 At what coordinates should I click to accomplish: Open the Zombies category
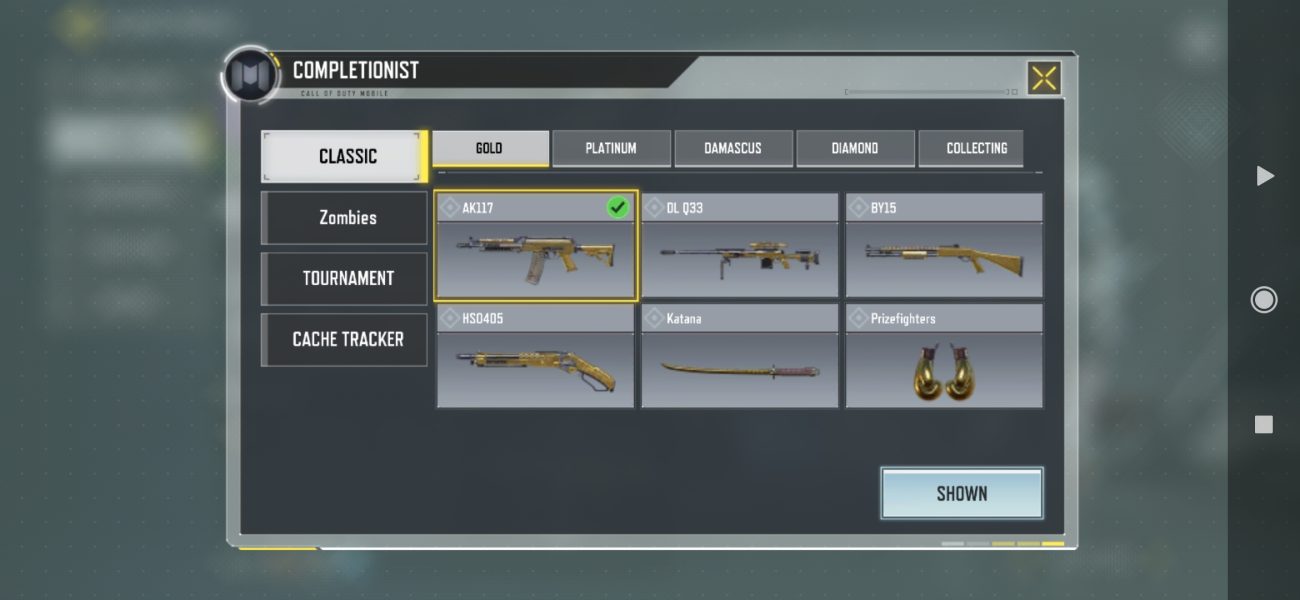pyautogui.click(x=346, y=217)
